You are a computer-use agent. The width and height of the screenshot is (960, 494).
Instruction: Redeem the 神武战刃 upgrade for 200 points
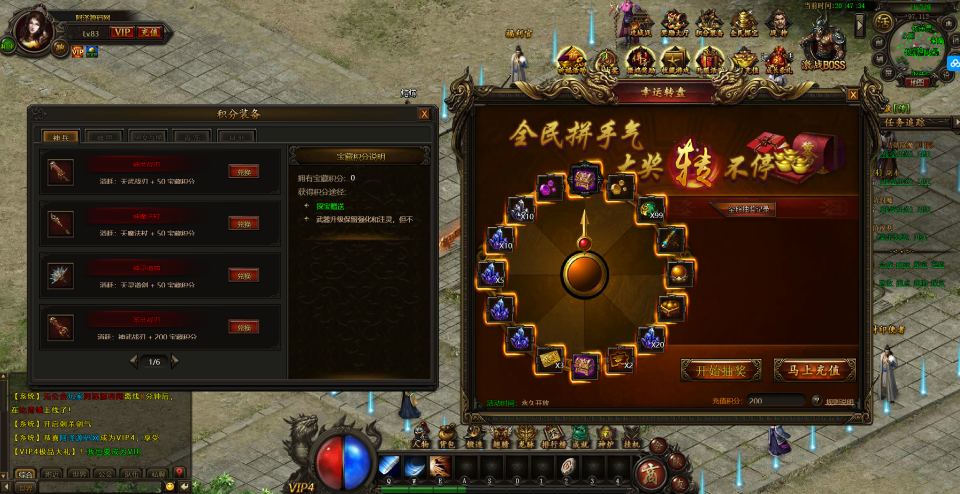pos(243,327)
